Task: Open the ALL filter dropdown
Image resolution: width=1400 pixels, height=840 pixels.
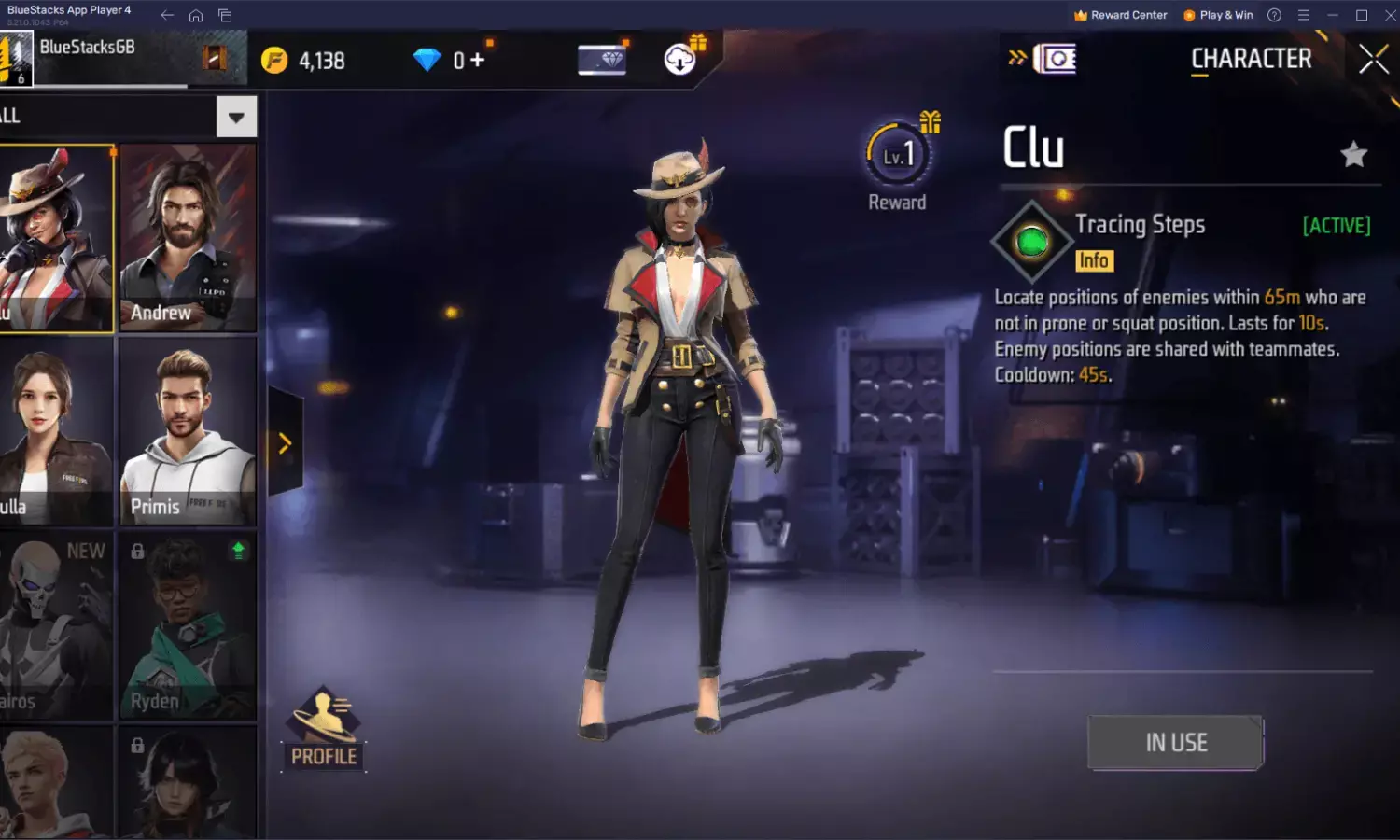Action: click(236, 116)
